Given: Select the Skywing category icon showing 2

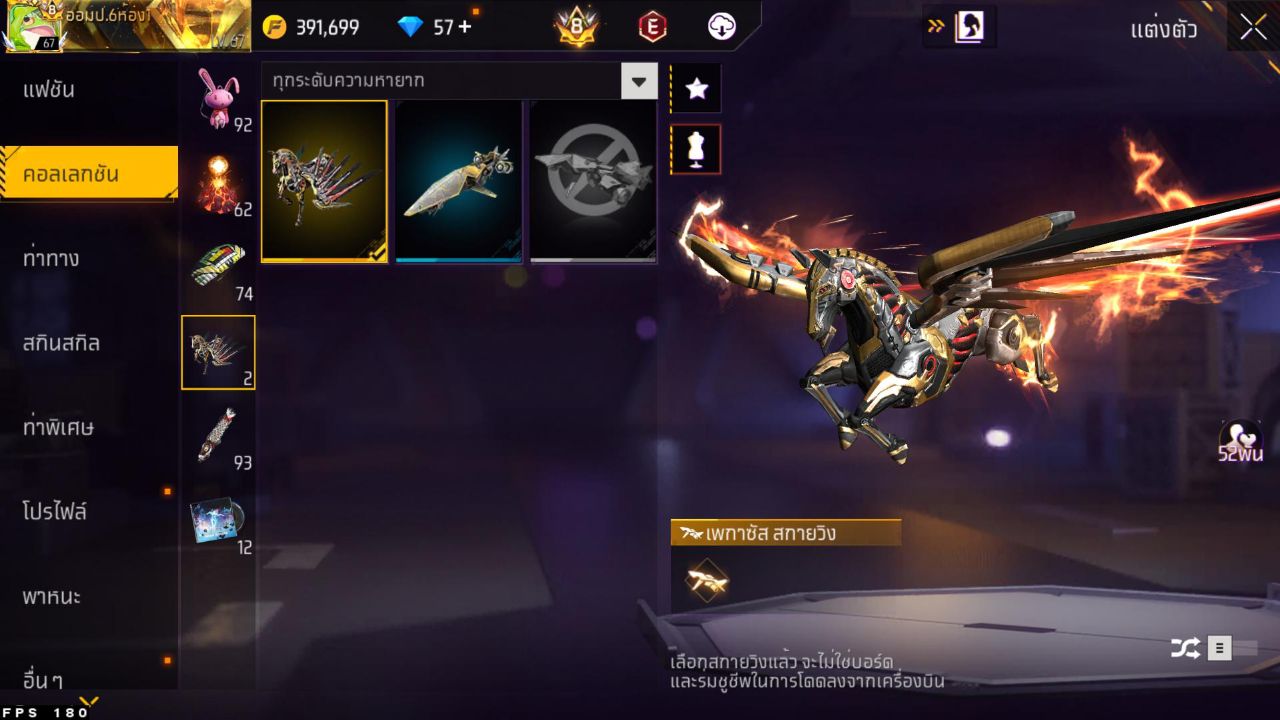Looking at the screenshot, I should tap(218, 352).
